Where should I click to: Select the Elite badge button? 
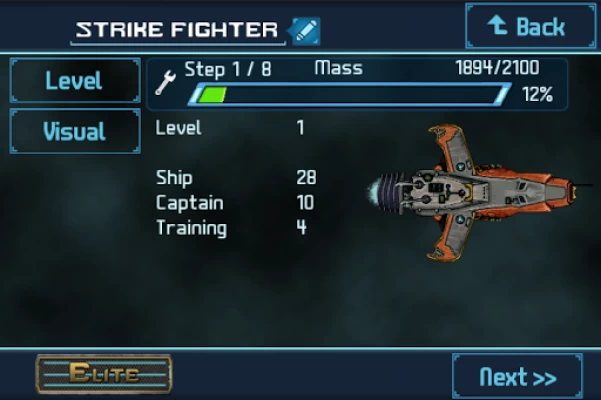104,374
